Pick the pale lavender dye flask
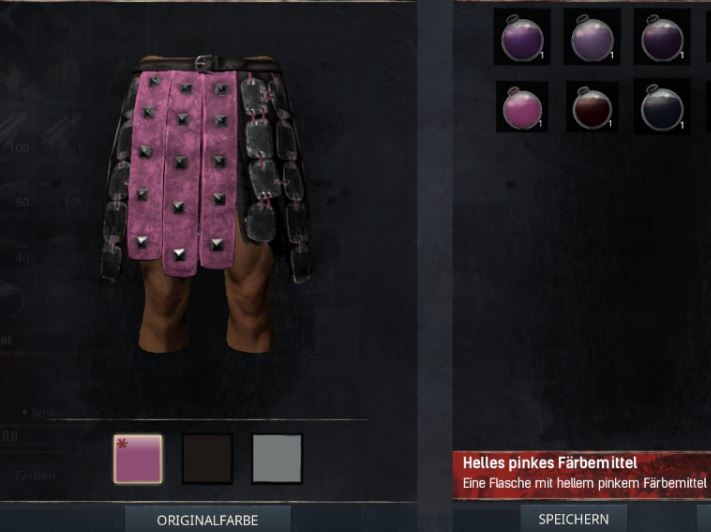The image size is (711, 532). click(591, 38)
